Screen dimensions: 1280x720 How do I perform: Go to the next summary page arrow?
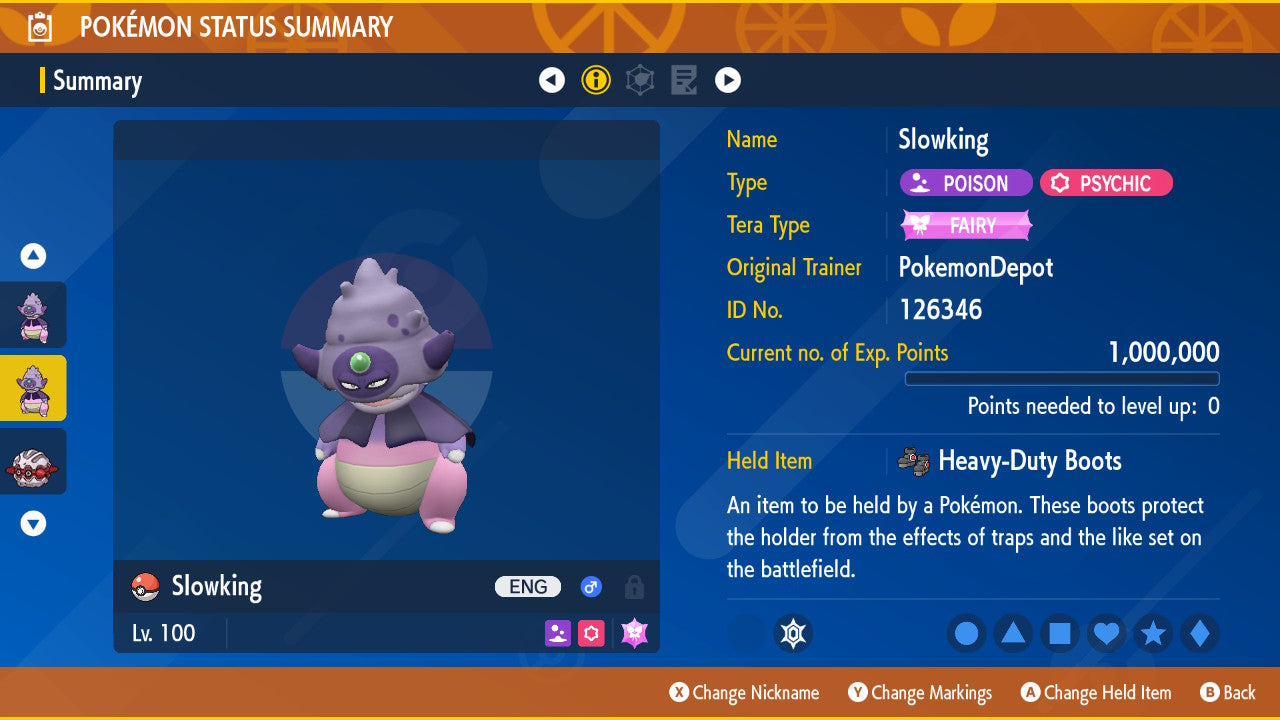pos(728,80)
